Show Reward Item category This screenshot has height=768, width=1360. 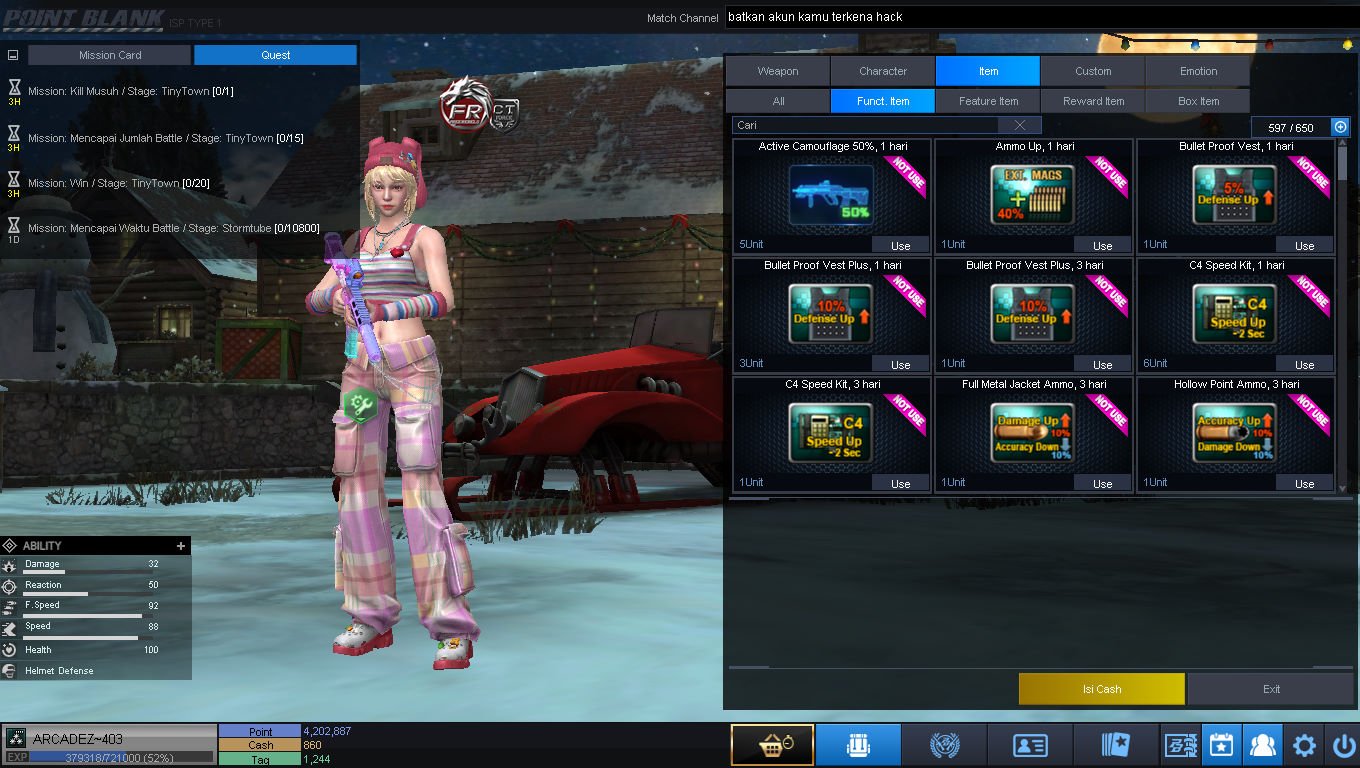[x=1093, y=101]
